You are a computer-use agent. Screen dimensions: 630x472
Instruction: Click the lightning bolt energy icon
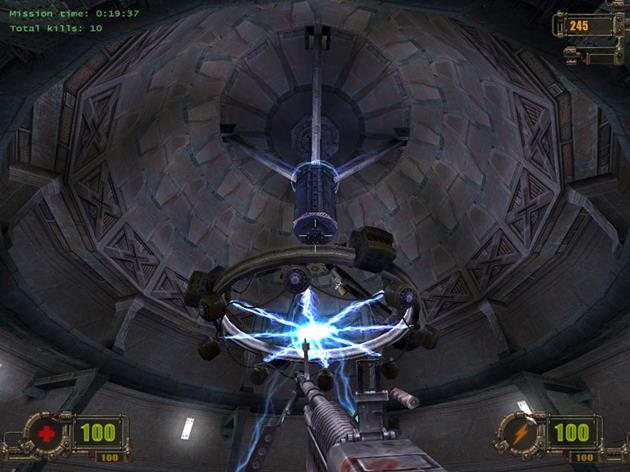point(521,433)
